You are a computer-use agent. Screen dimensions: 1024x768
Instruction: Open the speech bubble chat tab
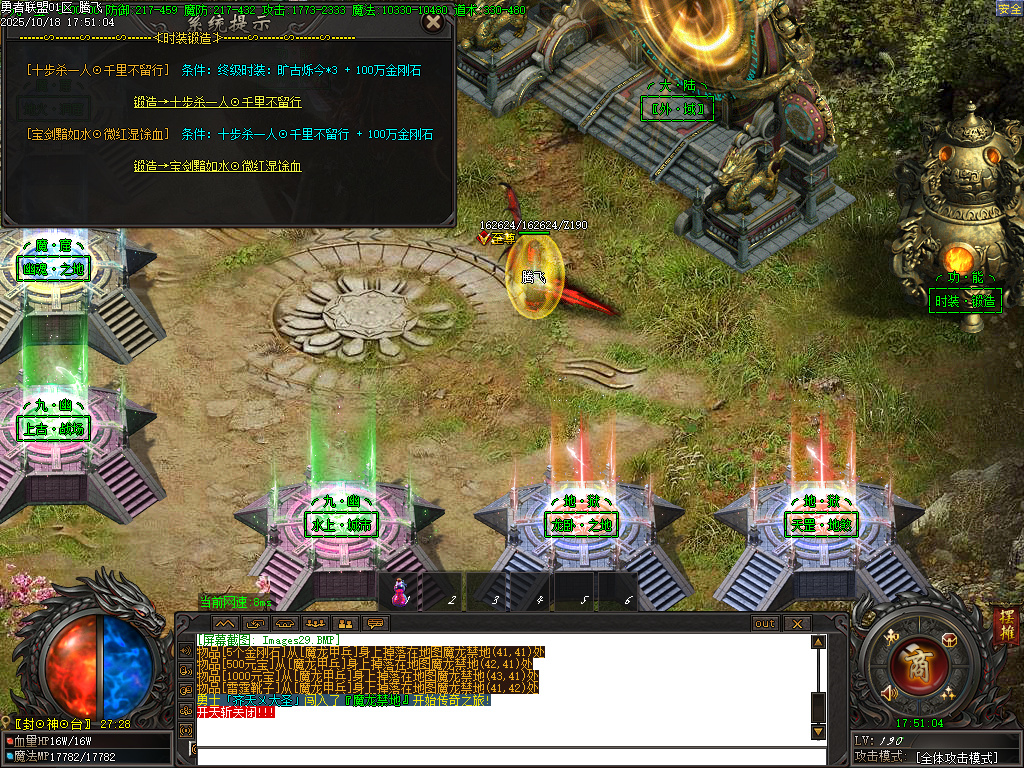[x=376, y=623]
